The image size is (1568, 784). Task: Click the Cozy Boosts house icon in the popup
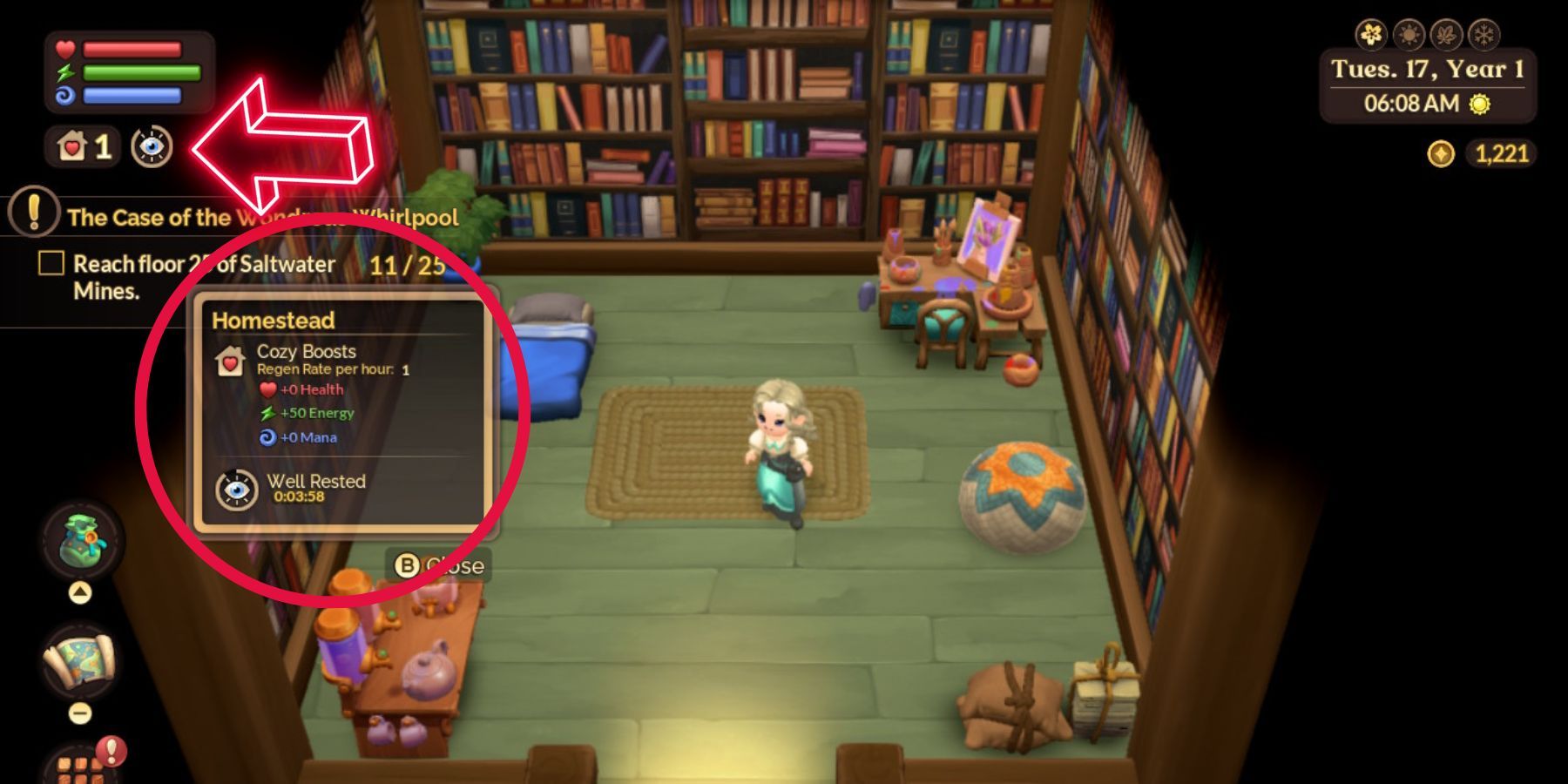click(x=229, y=361)
